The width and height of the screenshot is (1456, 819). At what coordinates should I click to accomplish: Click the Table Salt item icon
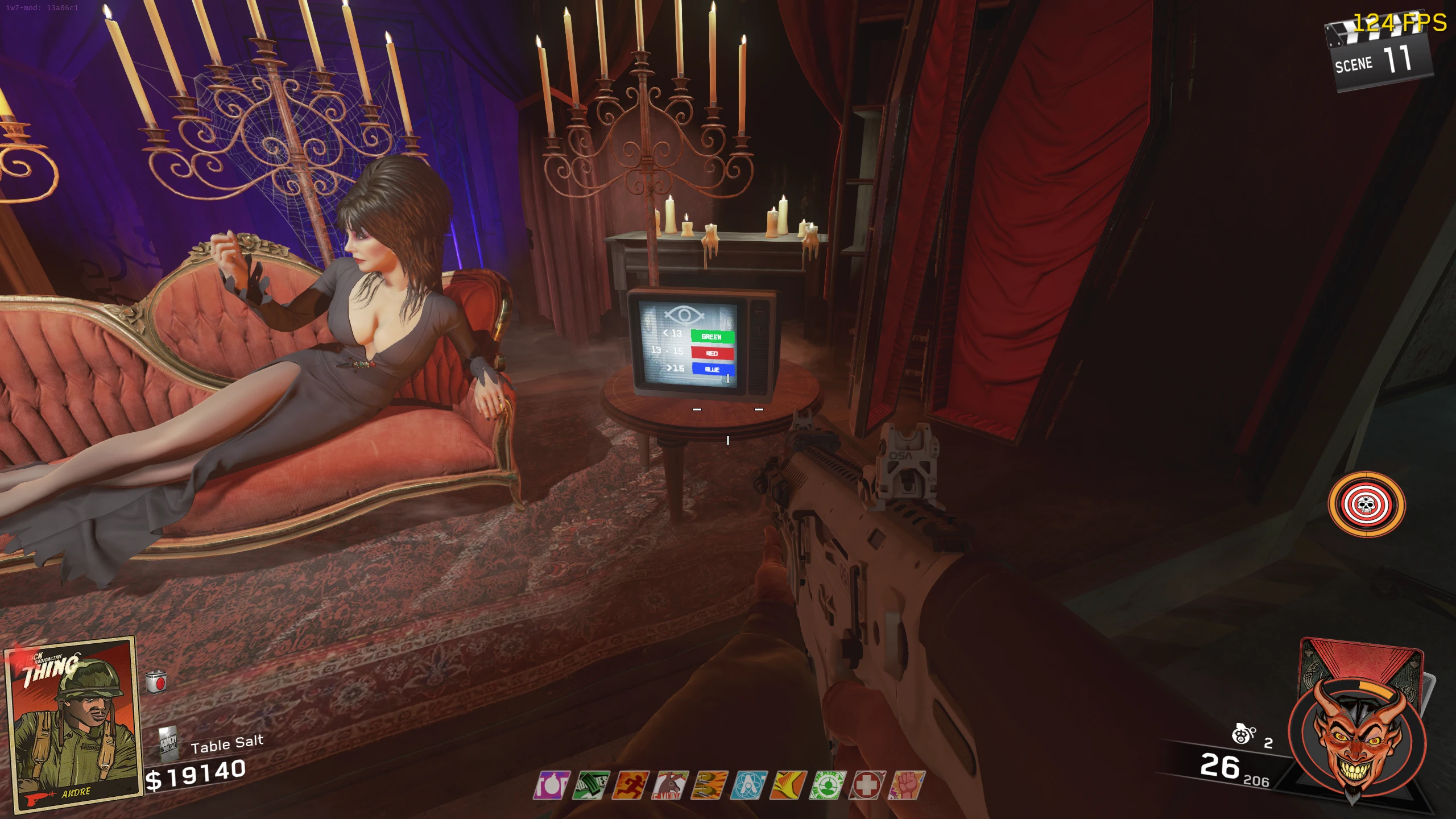pyautogui.click(x=169, y=742)
